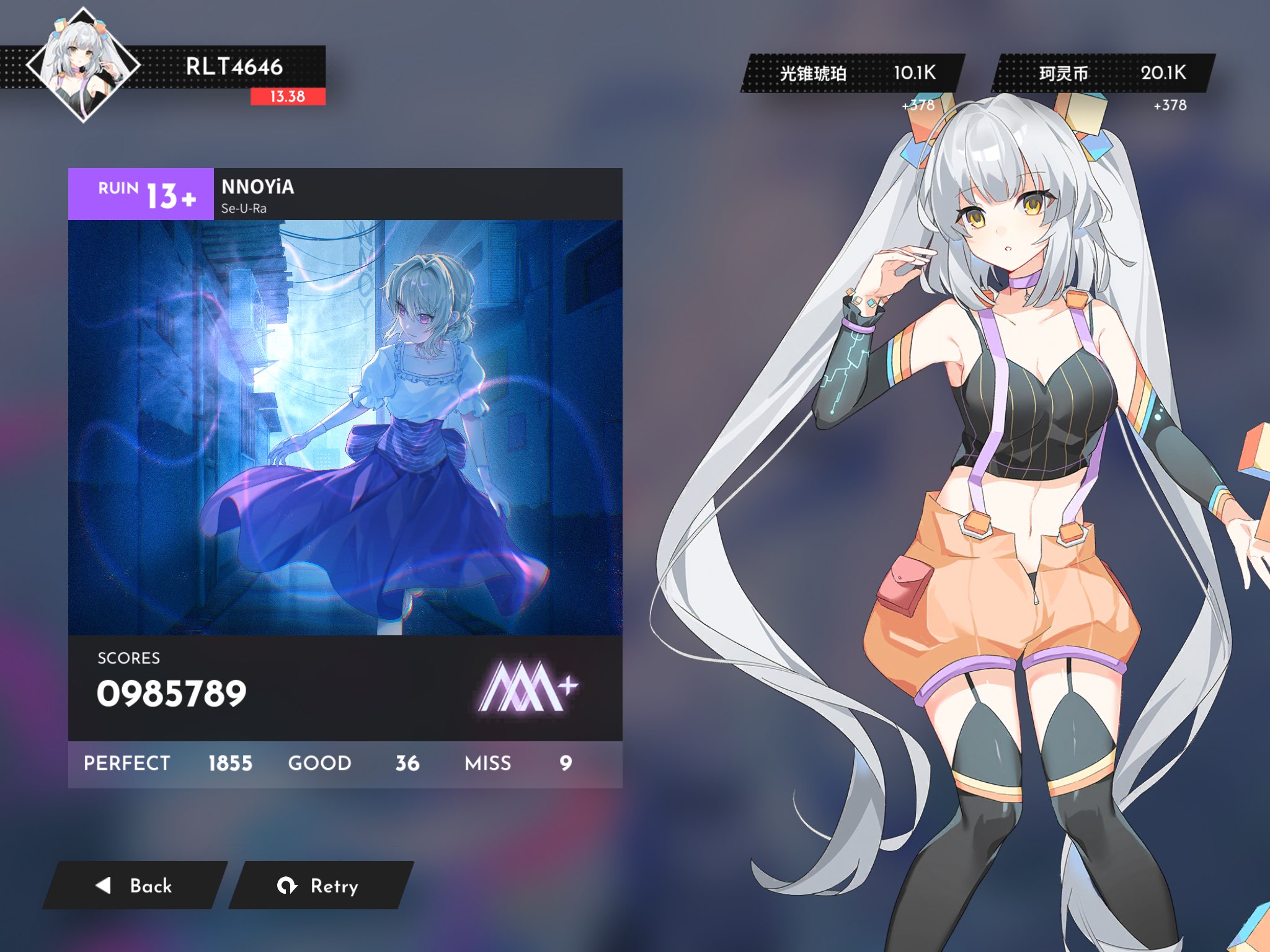Screen dimensions: 1270x952
Task: Open the 珂灵币 currency panel
Action: pos(1103,73)
